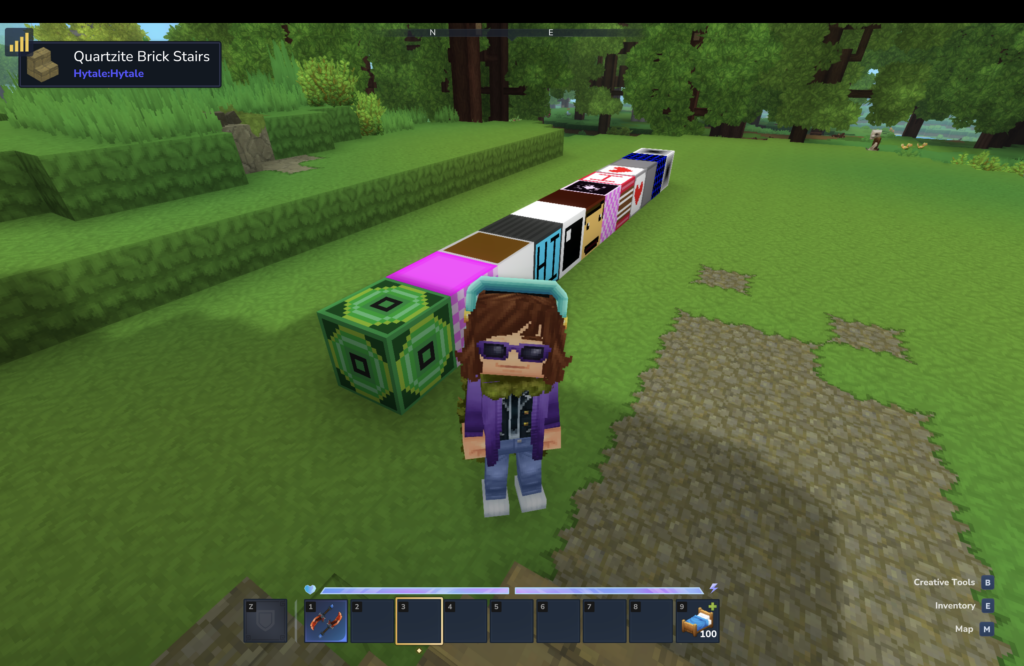Select the bed item in hotbar slot 9

pos(697,621)
